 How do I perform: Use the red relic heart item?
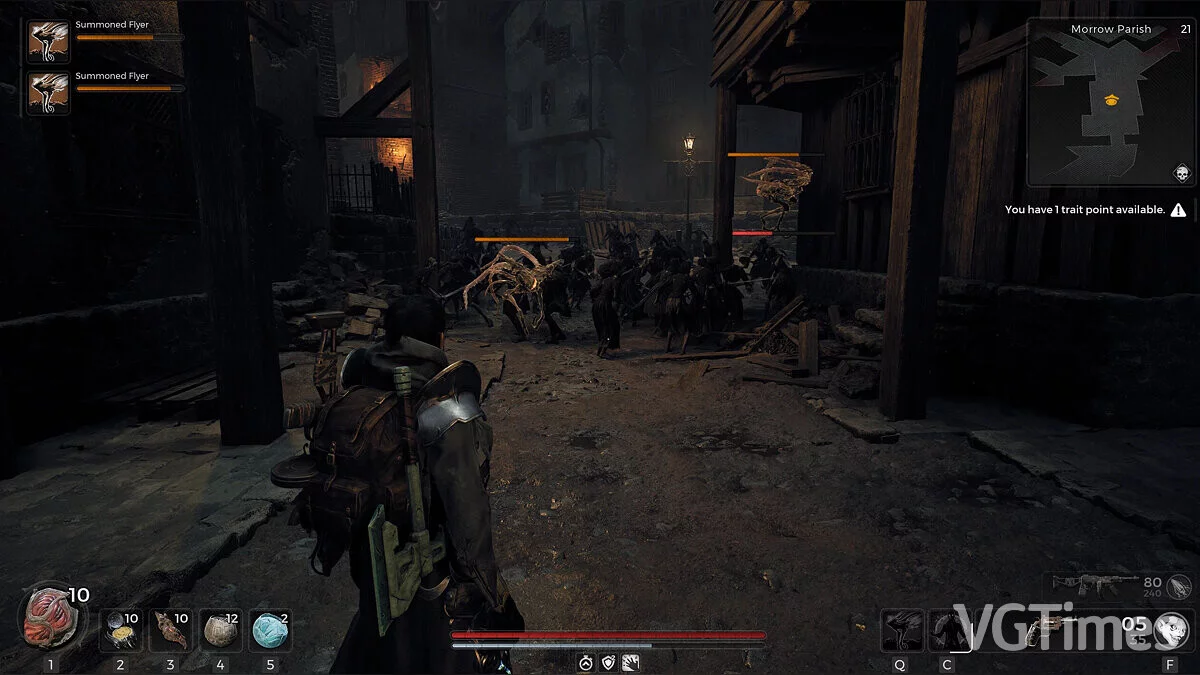[x=48, y=618]
